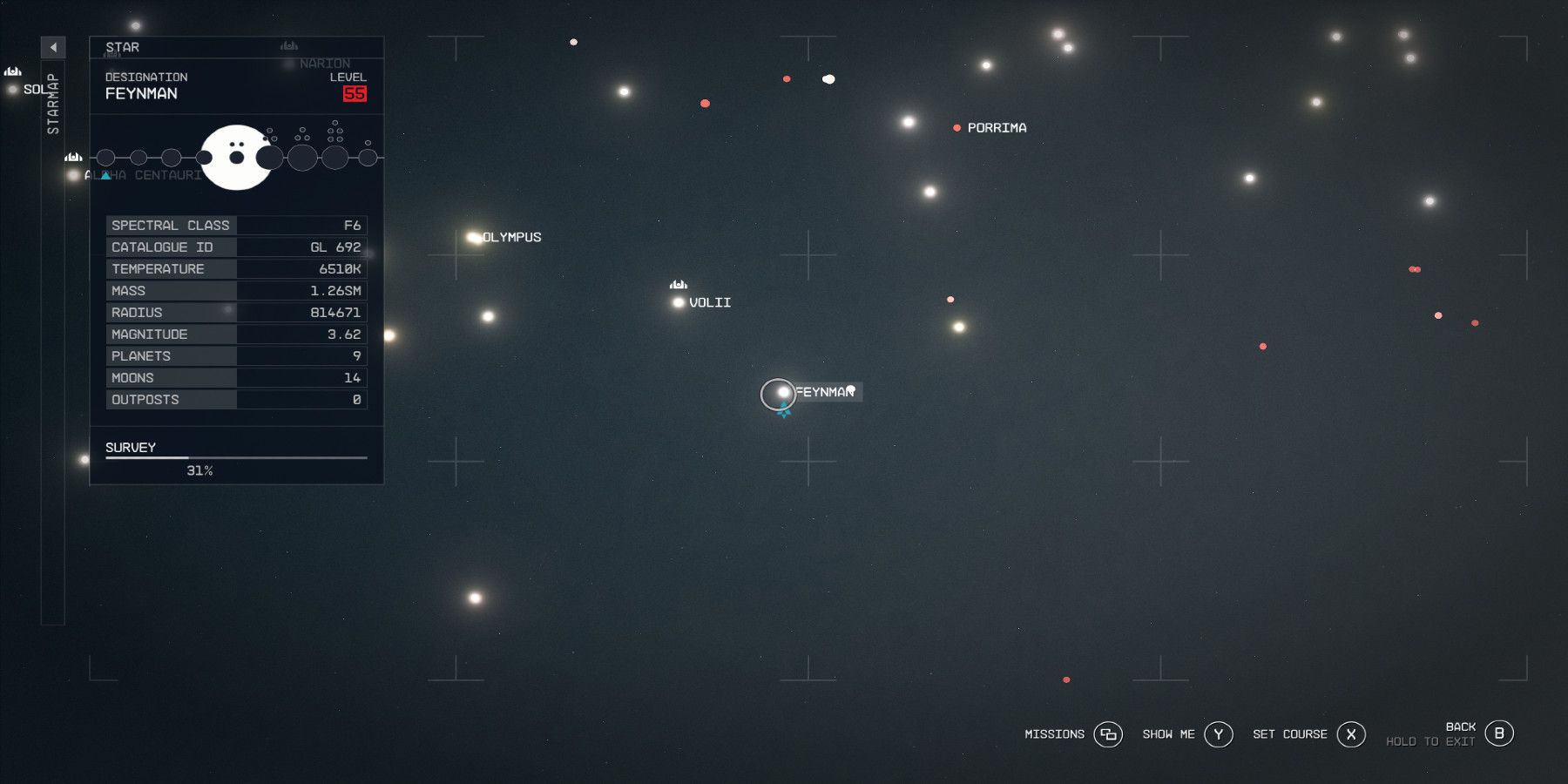This screenshot has height=784, width=1568.
Task: Click the Survey progress bar at 31%
Action: tap(235, 456)
